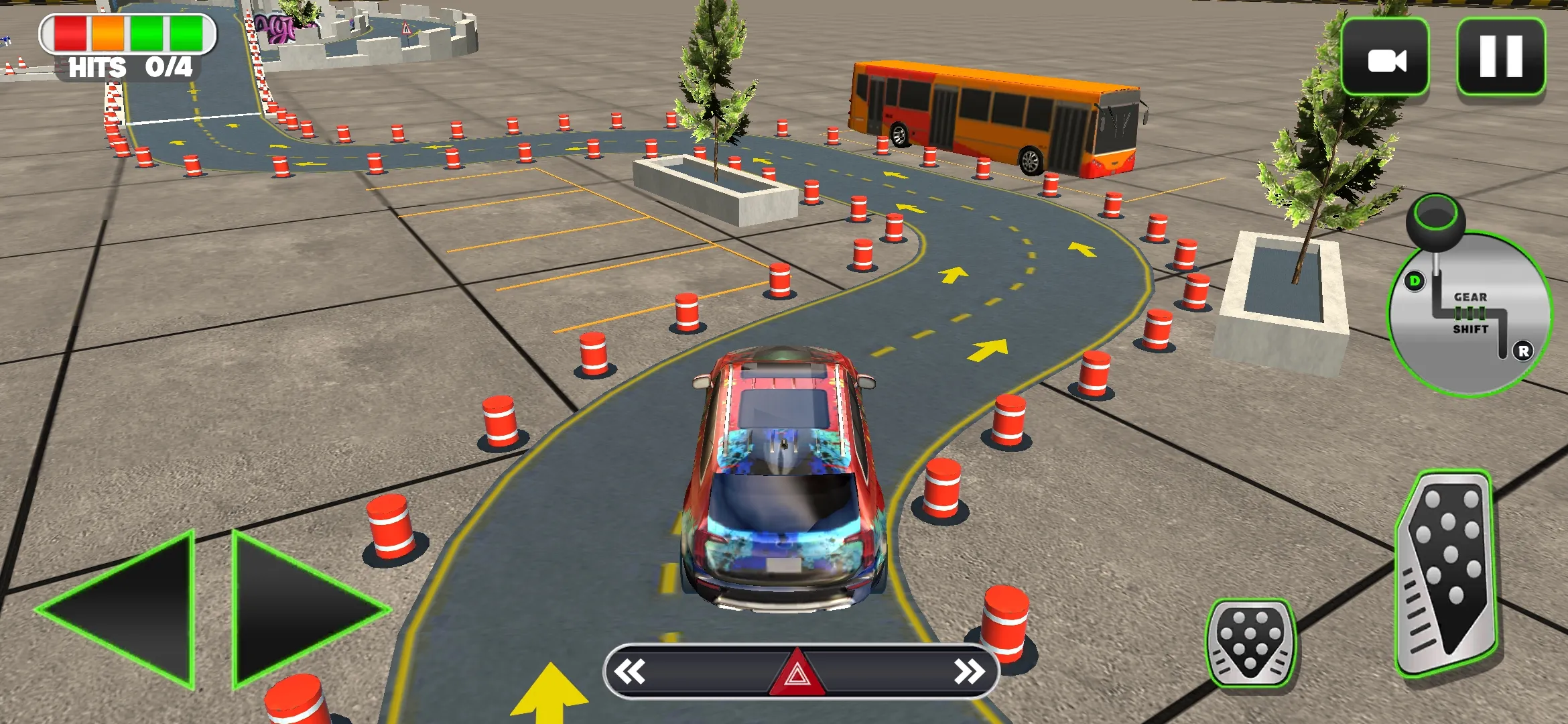Activate the left turn indicator
This screenshot has height=724, width=1568.
631,672
